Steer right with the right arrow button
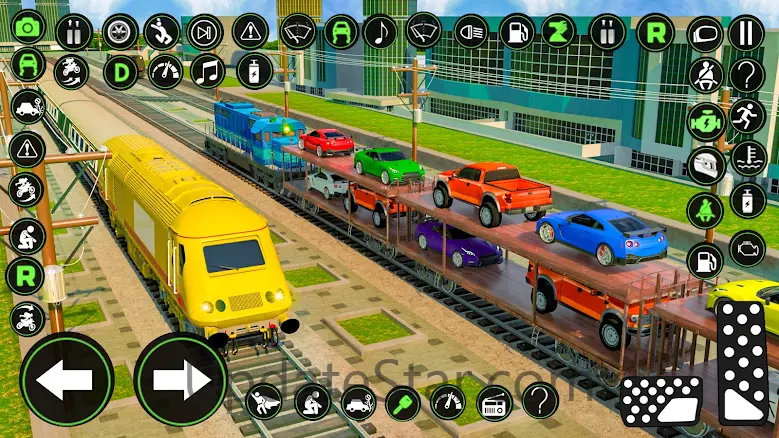This screenshot has width=779, height=438. [180, 379]
